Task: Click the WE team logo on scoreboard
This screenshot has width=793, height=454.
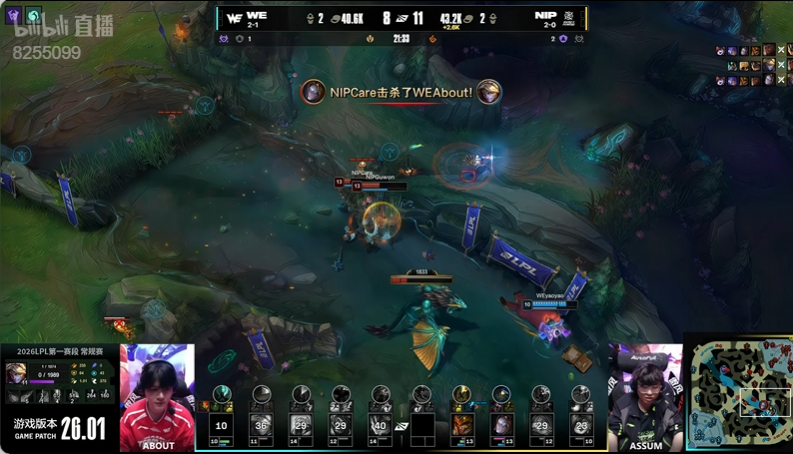Action: 236,17
